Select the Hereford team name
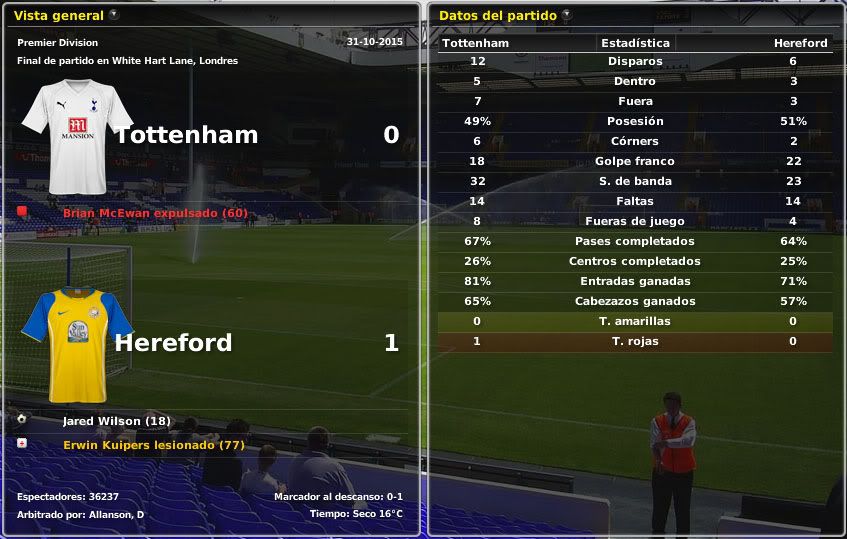This screenshot has width=847, height=539. (173, 343)
